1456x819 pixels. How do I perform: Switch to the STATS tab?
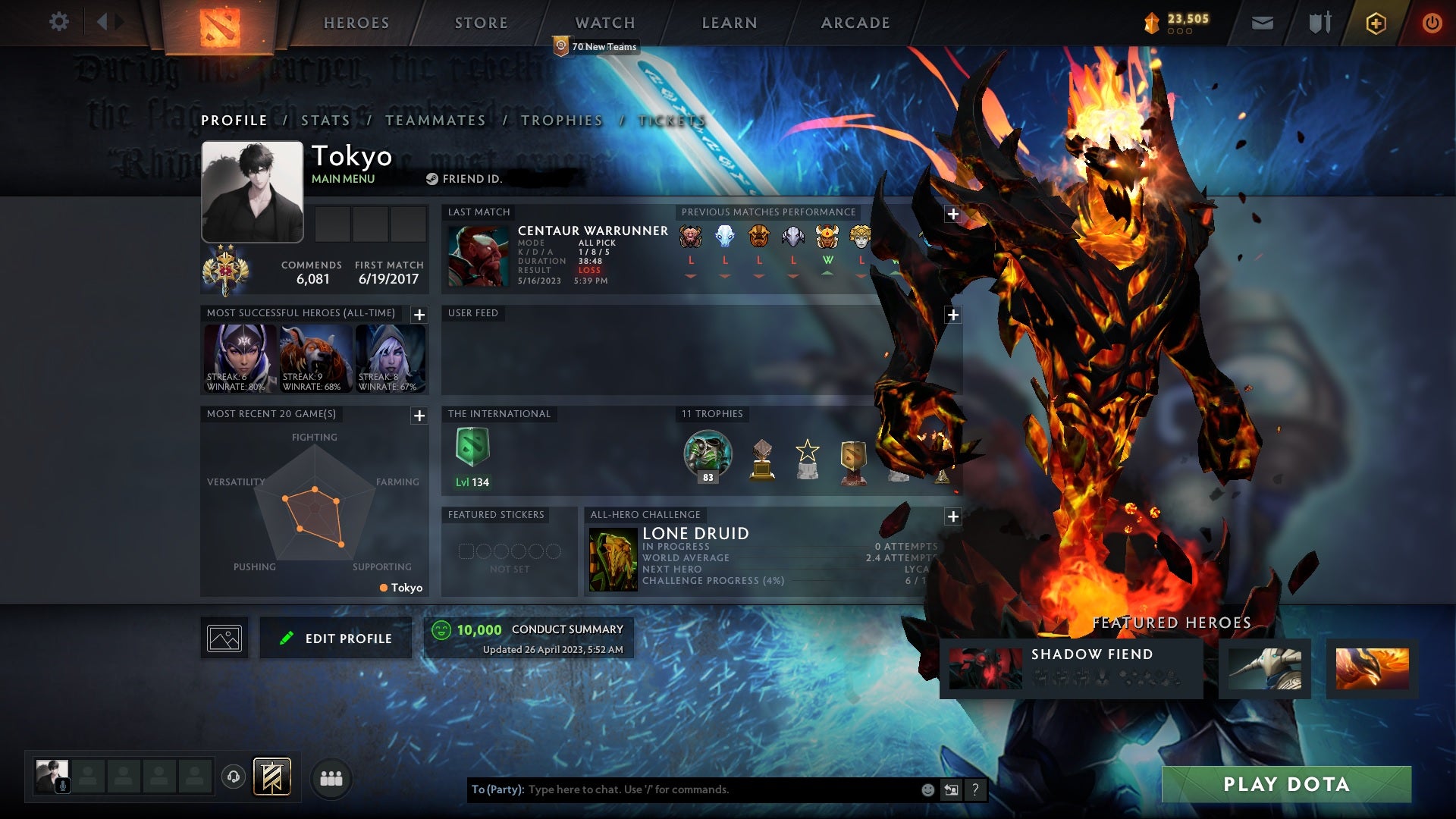click(324, 120)
